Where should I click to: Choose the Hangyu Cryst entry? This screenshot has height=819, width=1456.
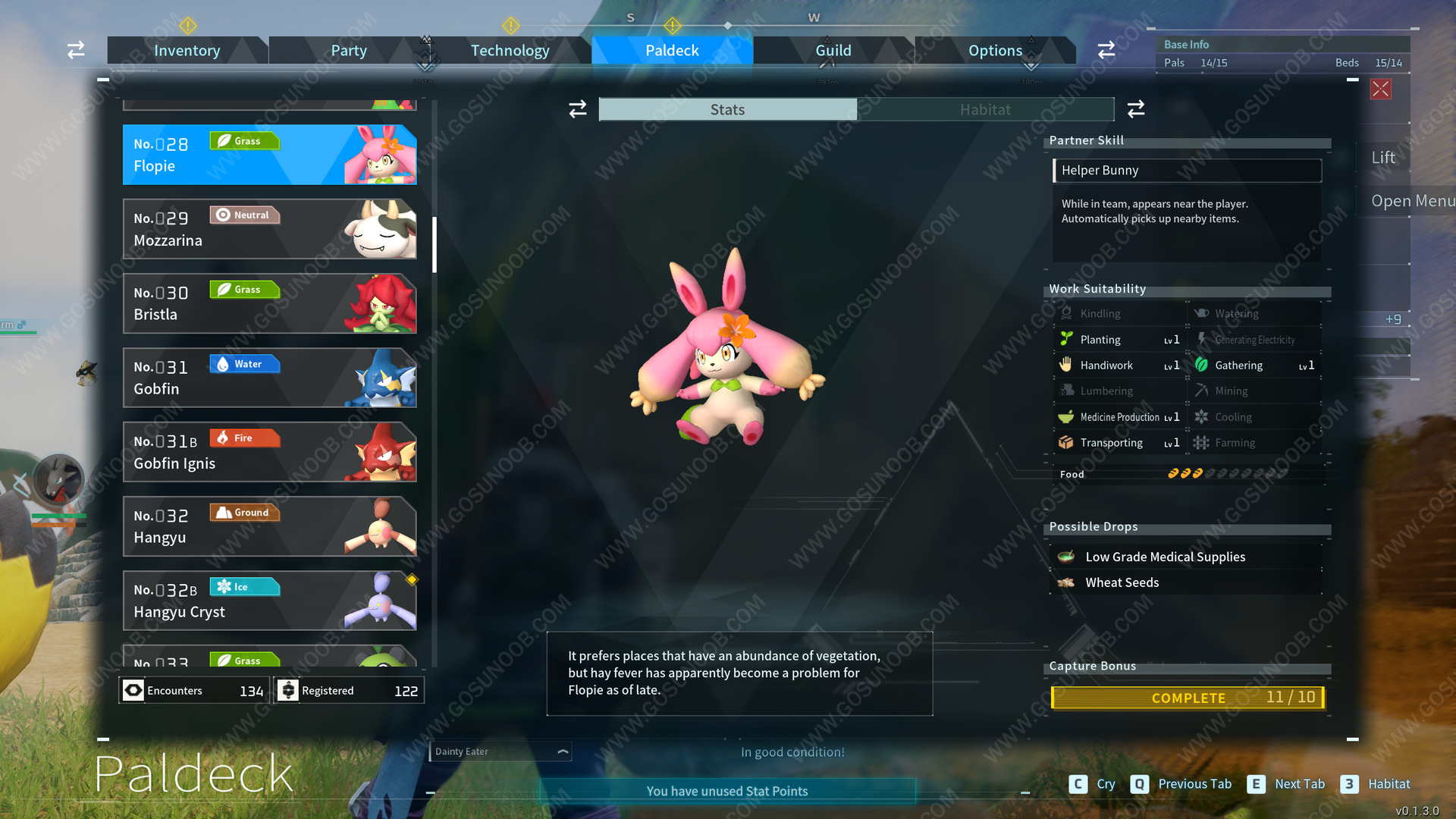269,601
